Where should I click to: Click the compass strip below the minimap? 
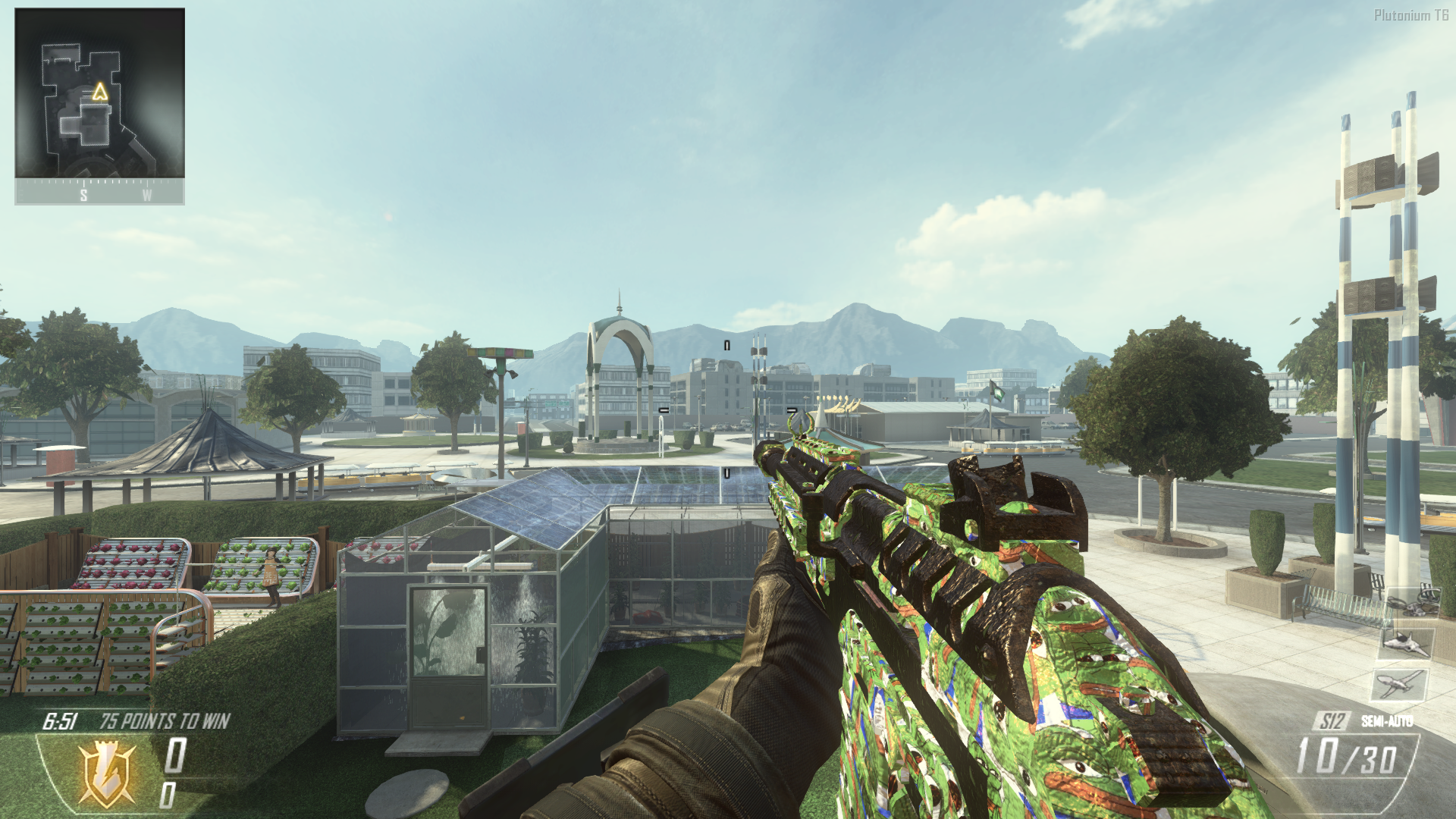point(99,193)
